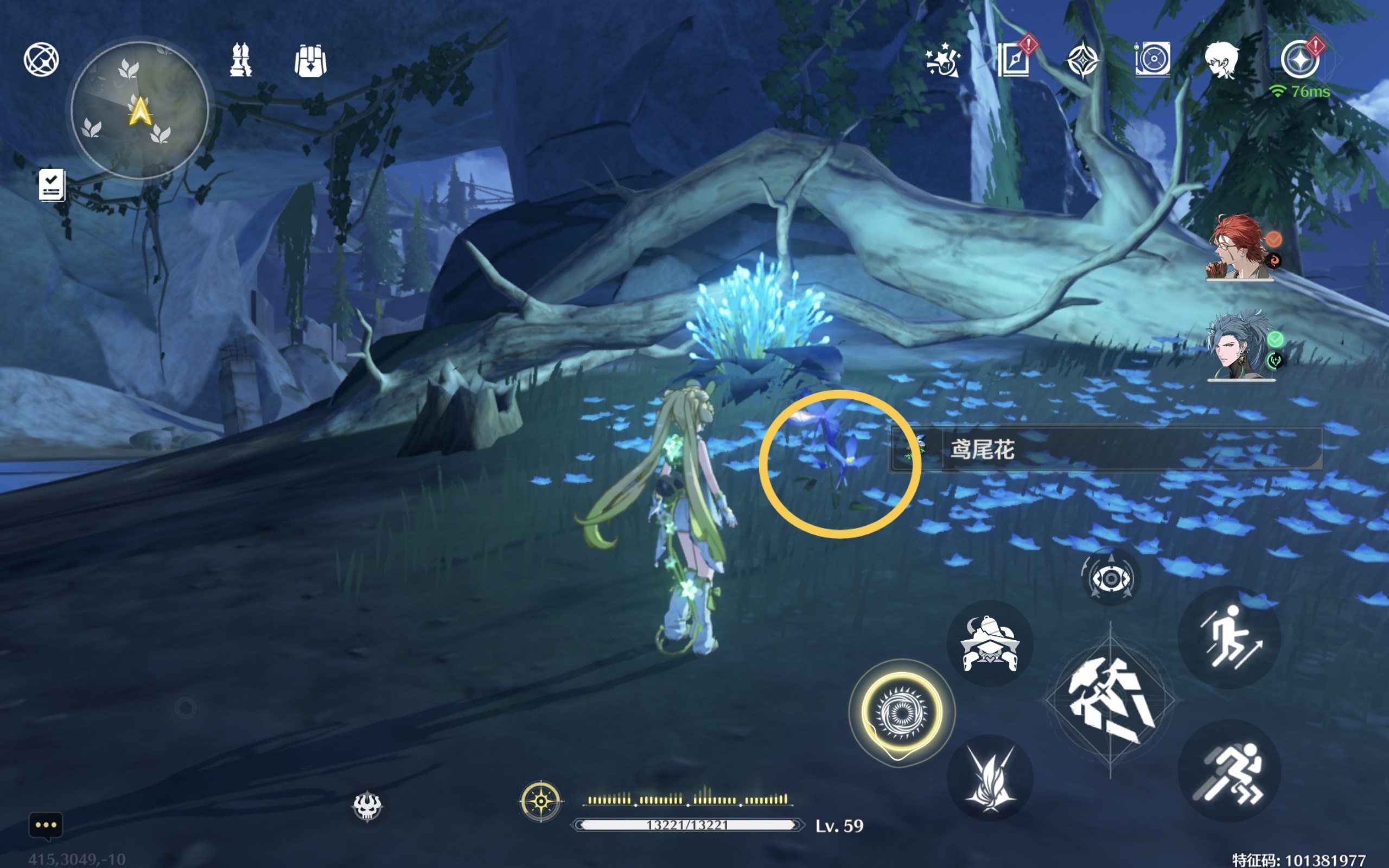Trigger the basic attack fist button
The width and height of the screenshot is (1389, 868).
pos(1110,700)
